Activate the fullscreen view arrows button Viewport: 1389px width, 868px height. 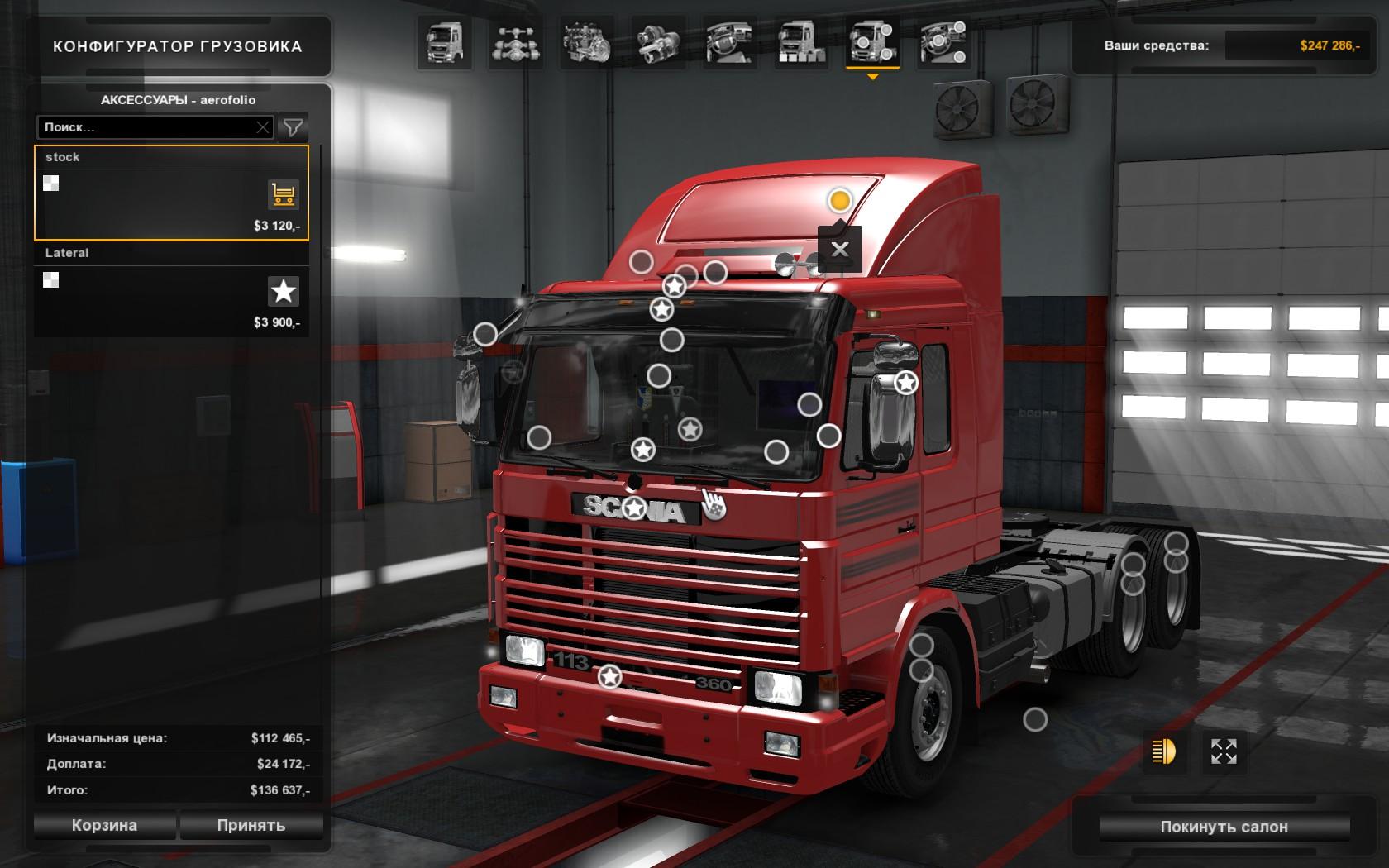point(1224,751)
